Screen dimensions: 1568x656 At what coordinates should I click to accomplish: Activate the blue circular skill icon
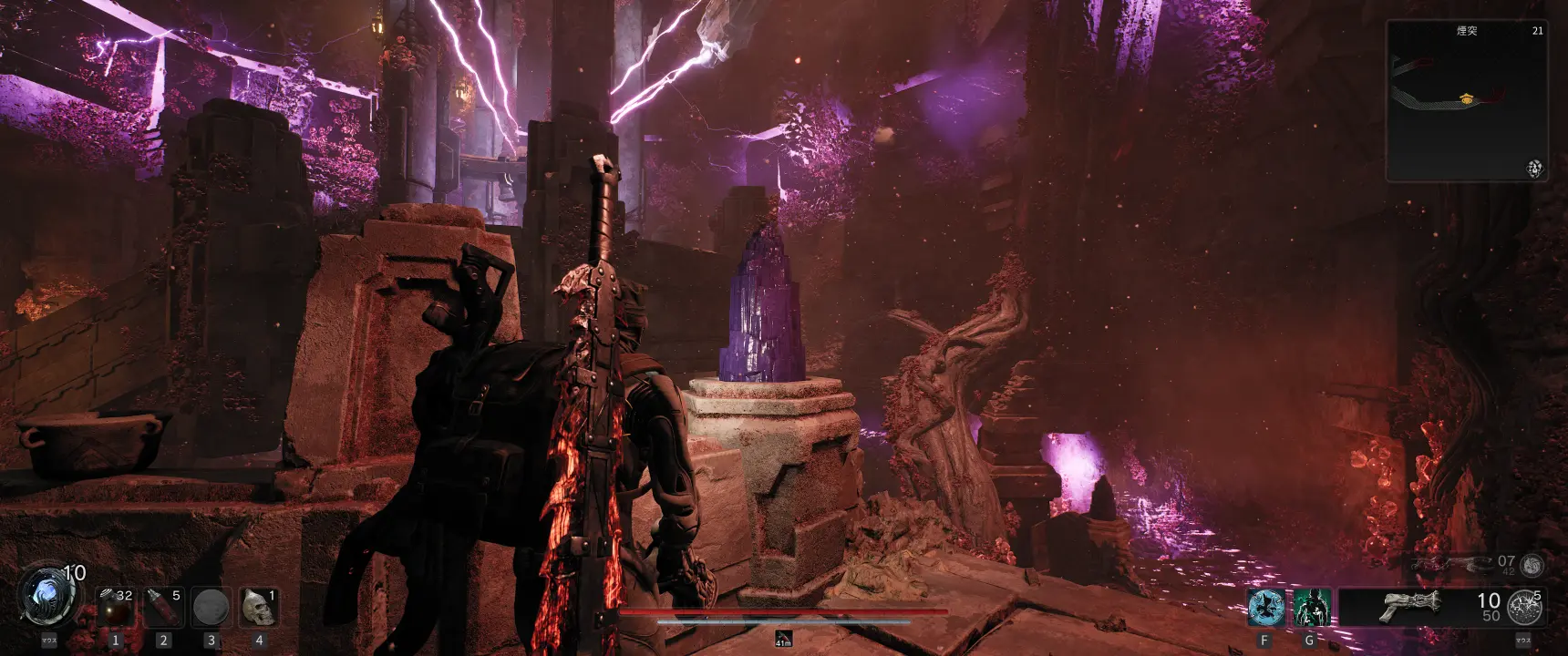(1265, 608)
